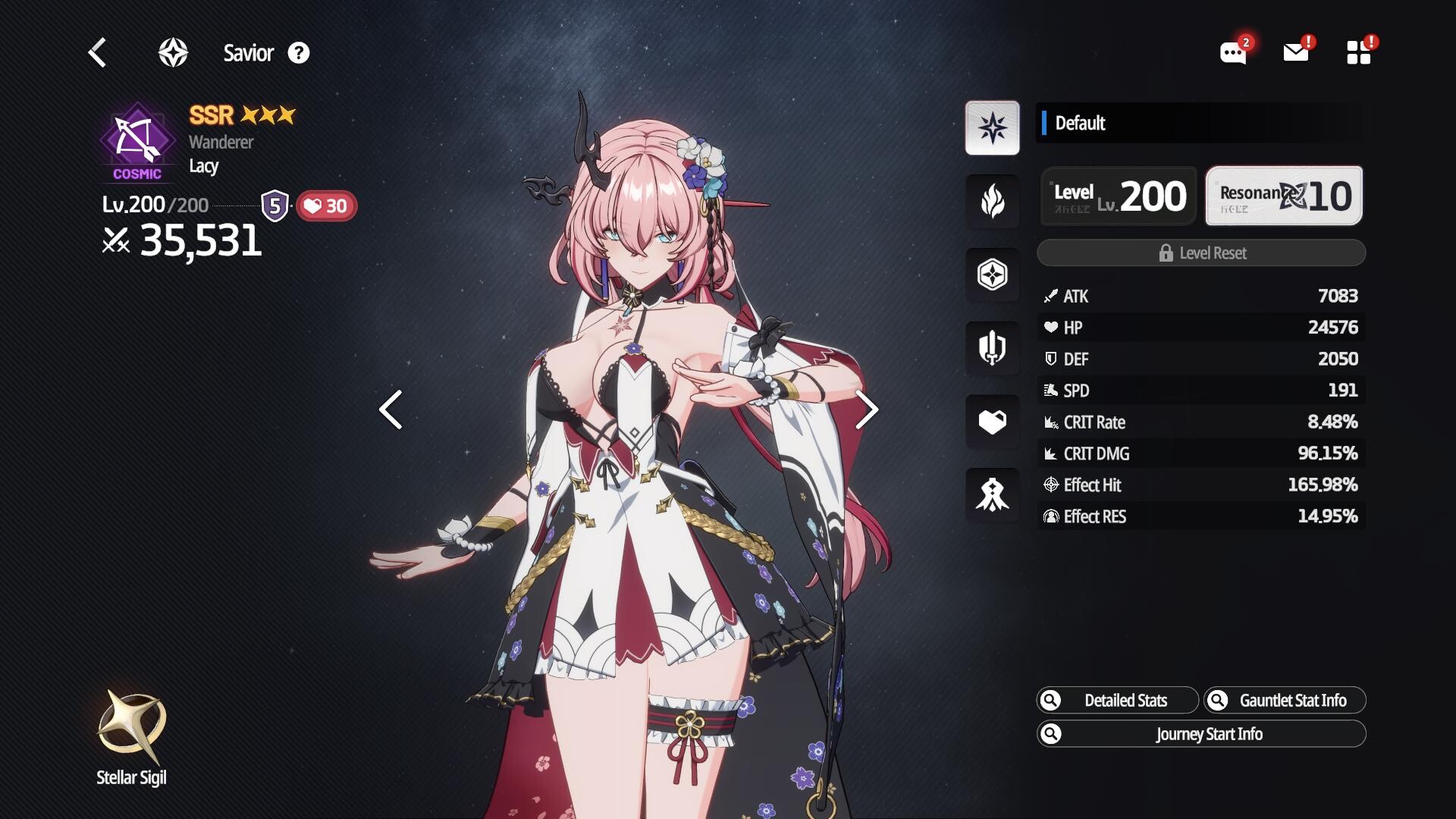1456x819 pixels.
Task: Open the flame skills panel icon
Action: (x=992, y=201)
